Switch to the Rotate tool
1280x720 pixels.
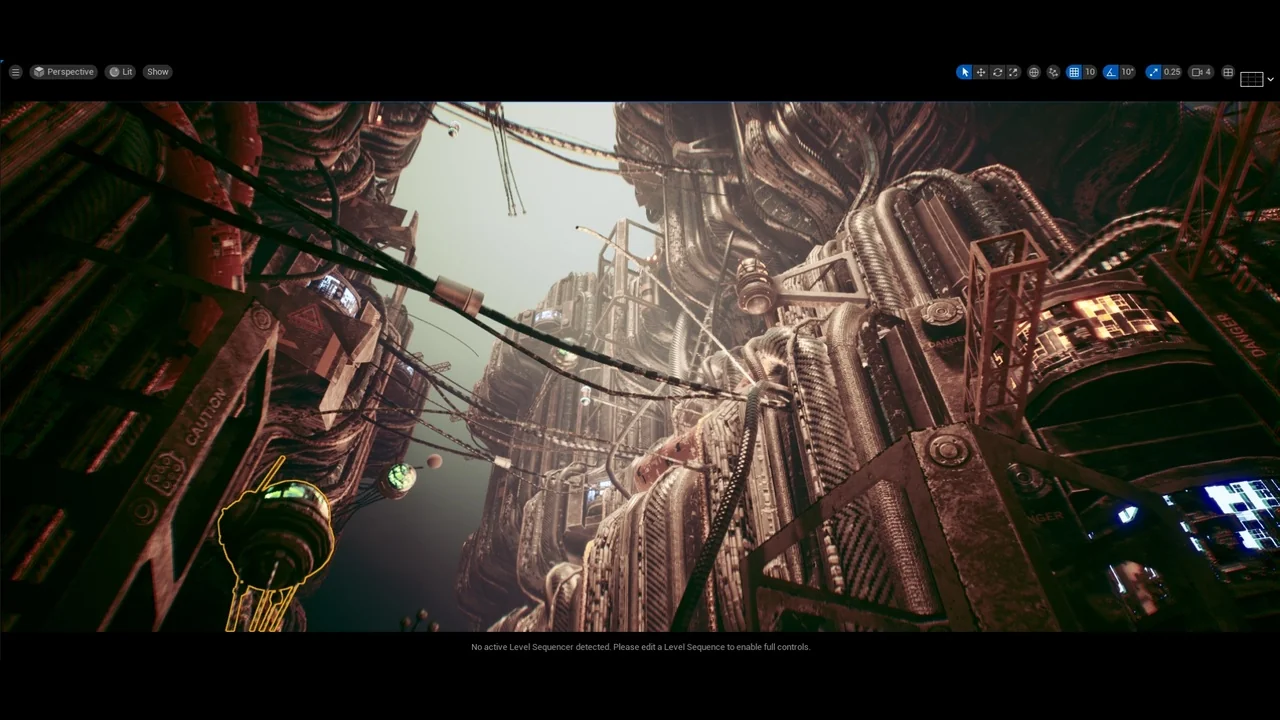tap(997, 71)
